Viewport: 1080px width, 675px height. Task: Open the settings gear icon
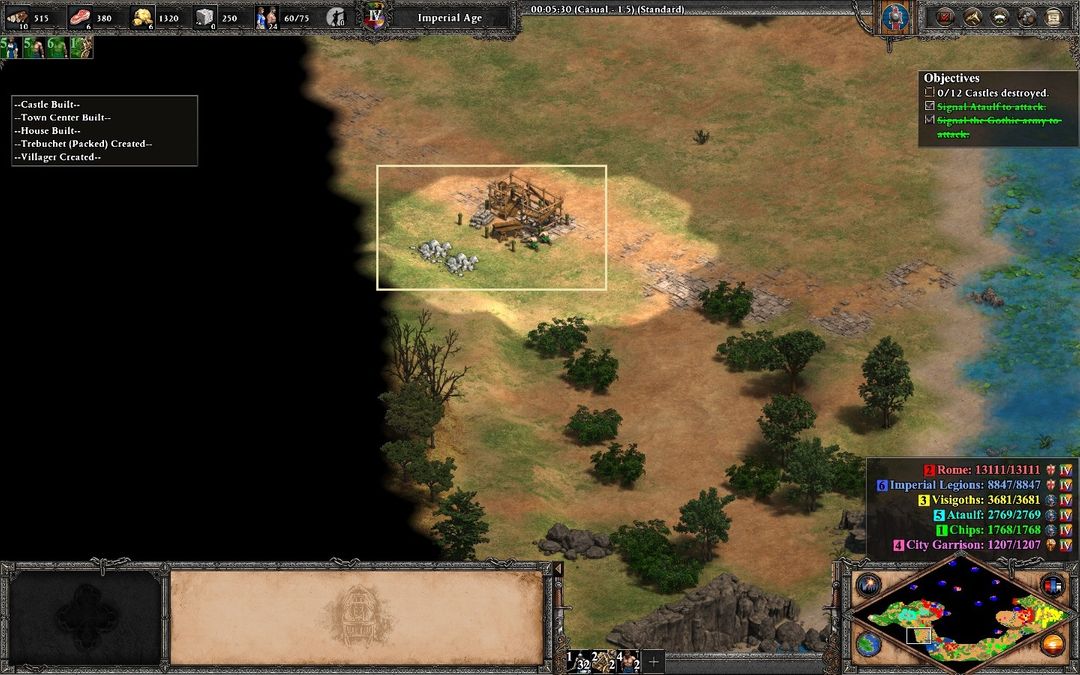[x=1026, y=17]
